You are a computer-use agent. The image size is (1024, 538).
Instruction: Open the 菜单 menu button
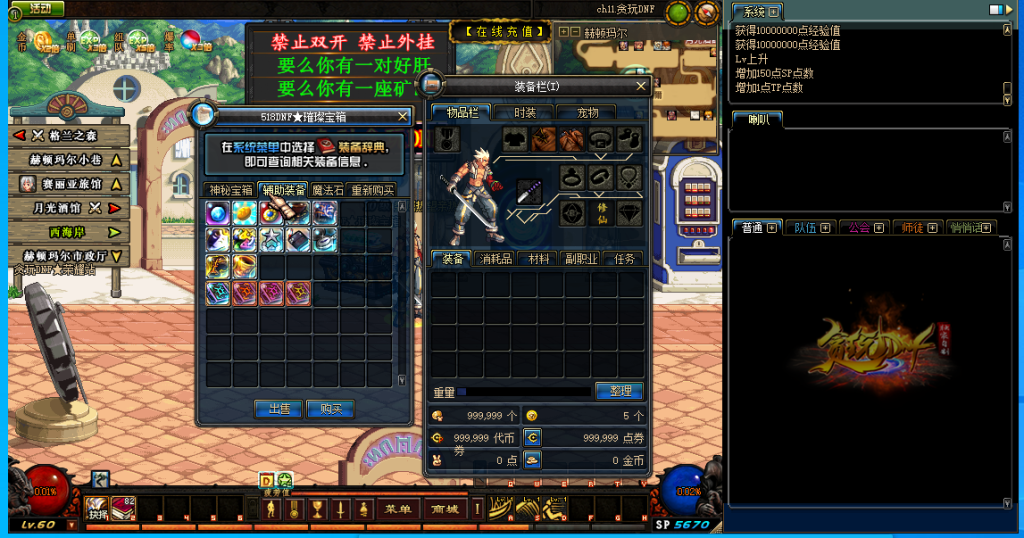397,509
